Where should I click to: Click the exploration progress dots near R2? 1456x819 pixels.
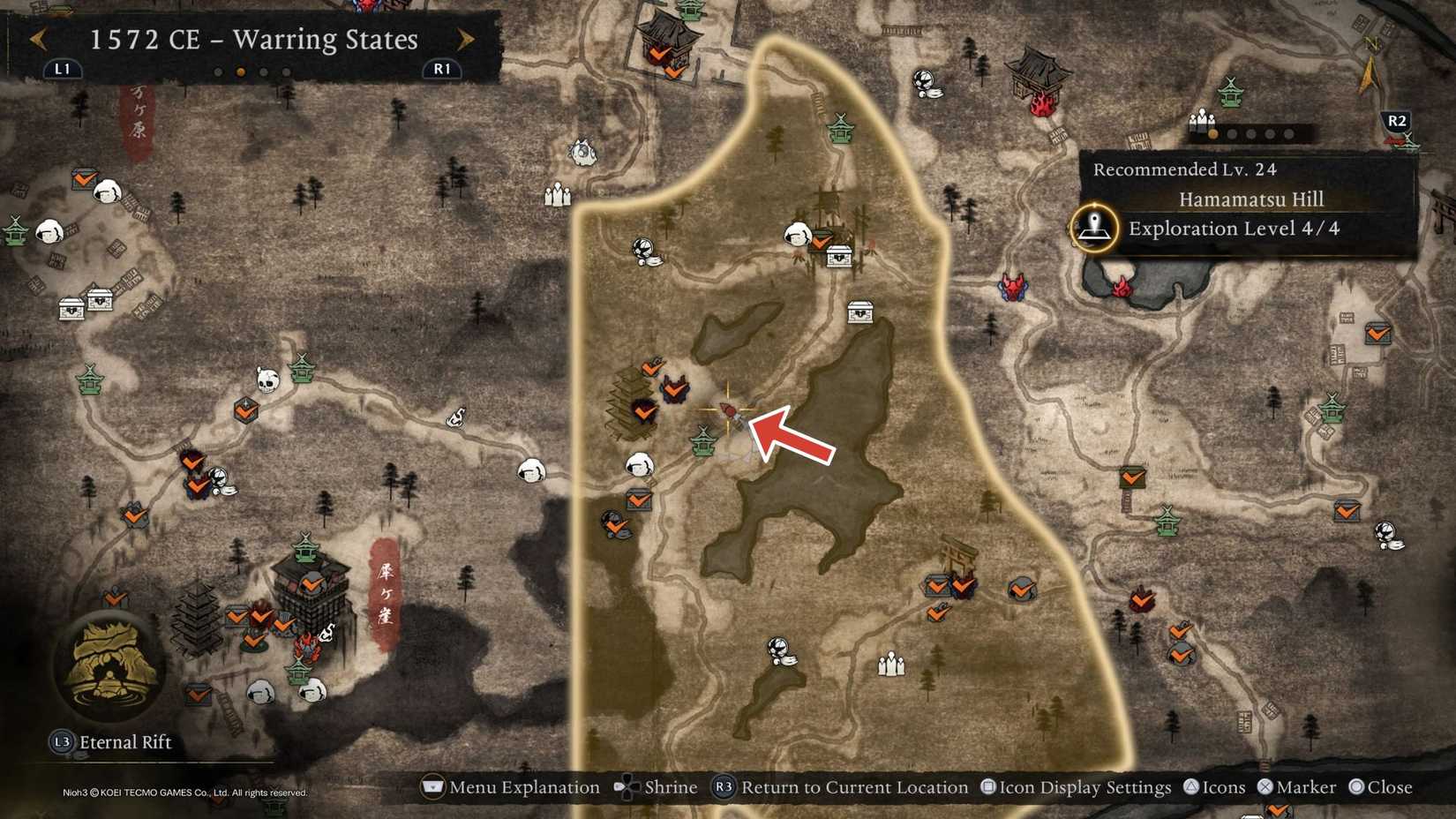[x=1253, y=132]
